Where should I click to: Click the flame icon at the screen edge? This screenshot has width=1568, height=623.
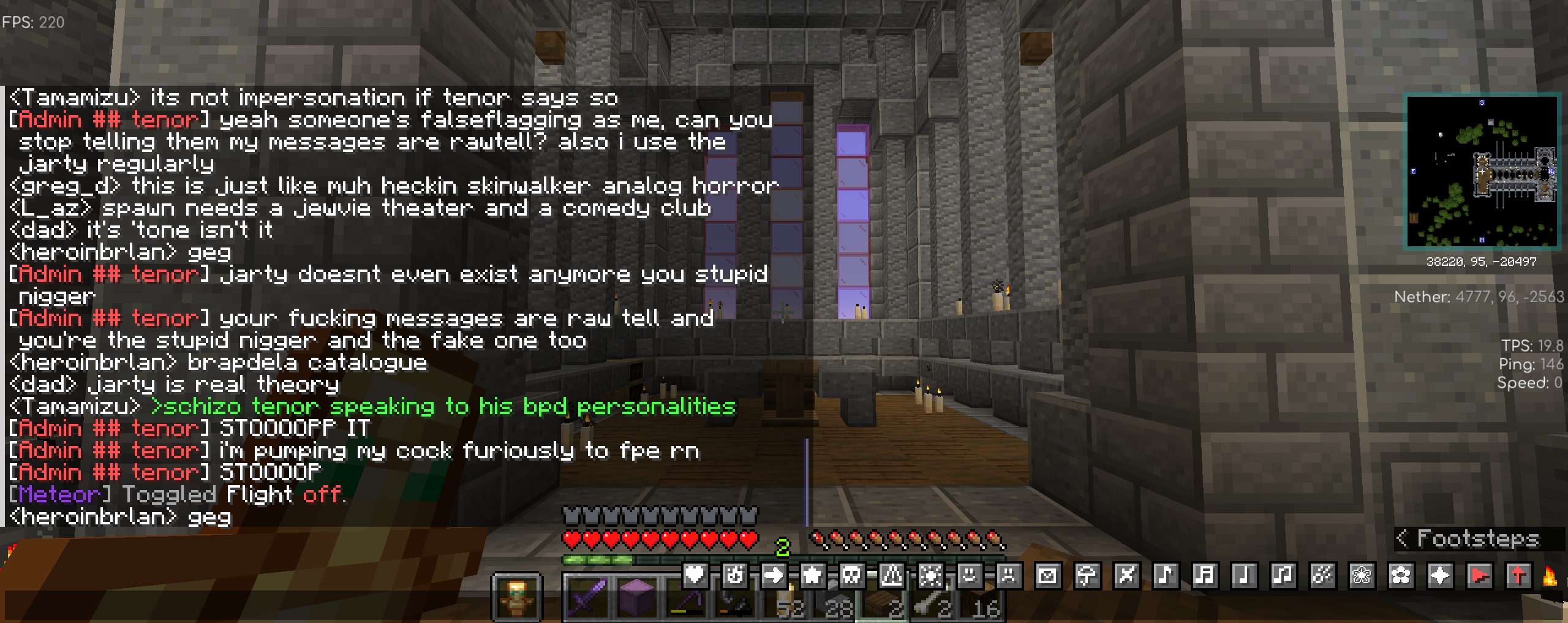coord(1550,576)
